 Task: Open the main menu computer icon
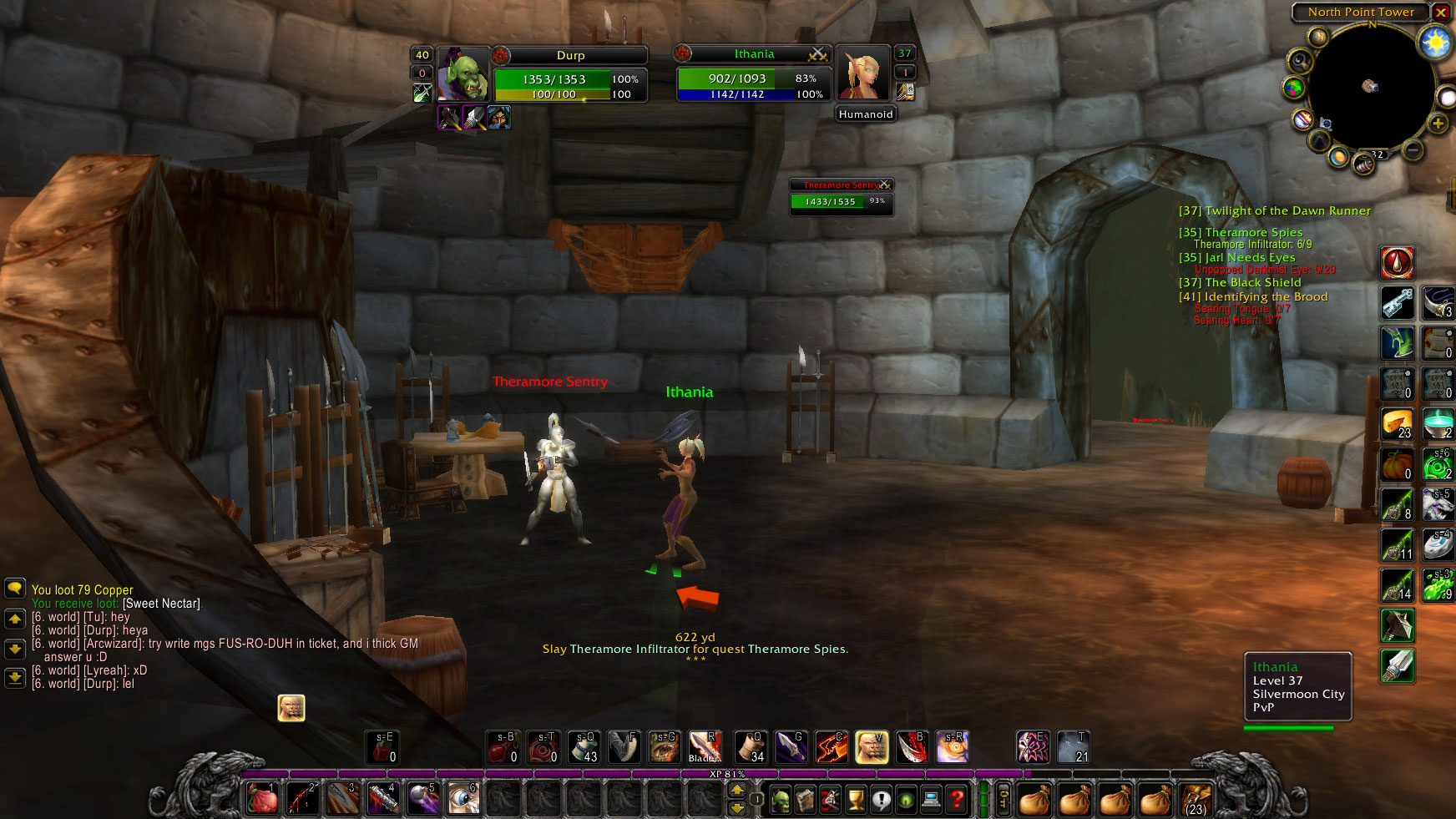pyautogui.click(x=931, y=800)
